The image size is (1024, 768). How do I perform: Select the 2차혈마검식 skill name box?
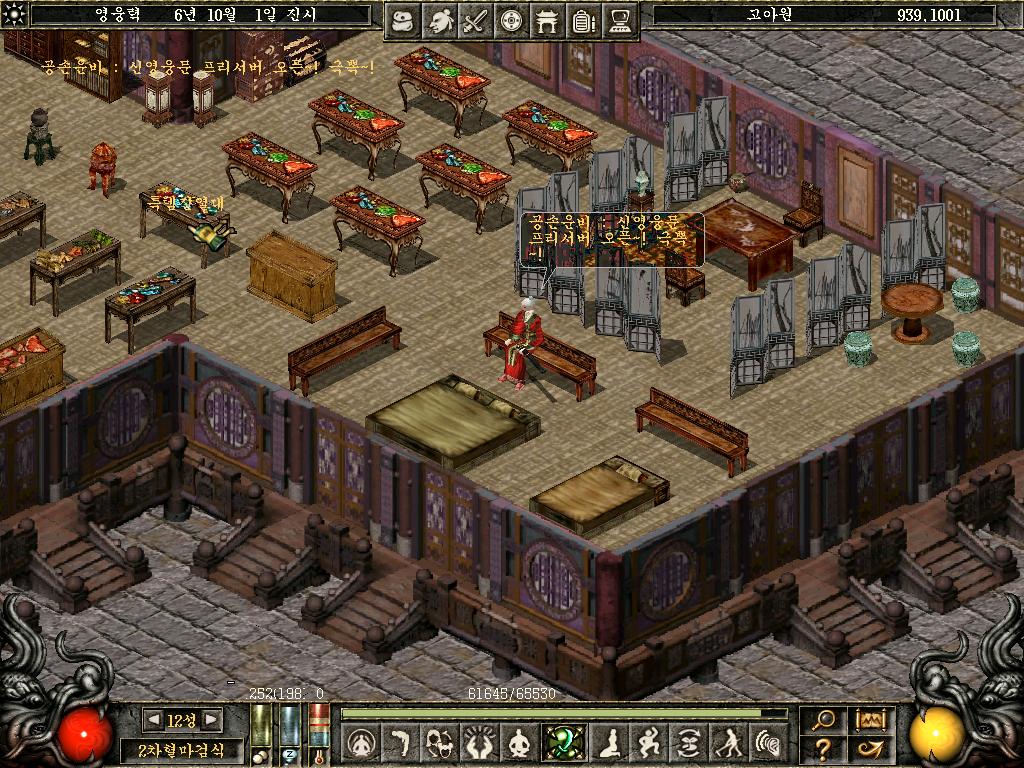click(181, 749)
